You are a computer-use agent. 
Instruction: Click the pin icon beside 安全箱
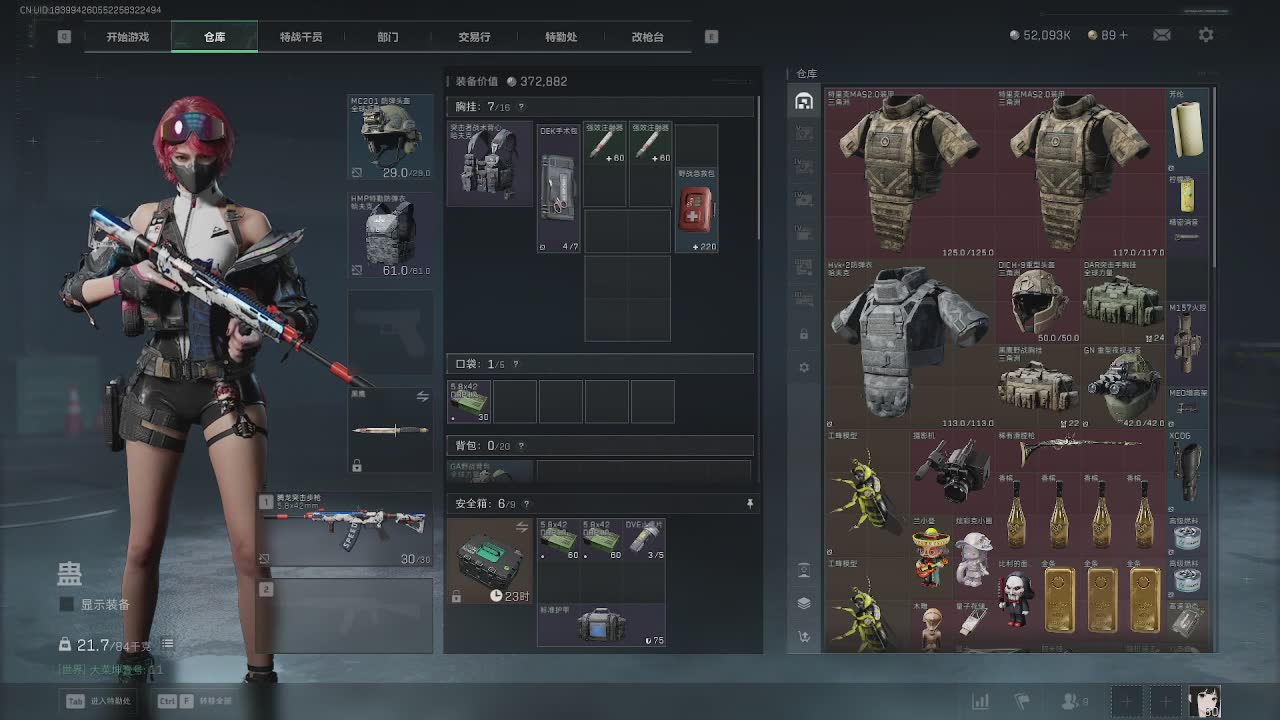pyautogui.click(x=749, y=504)
